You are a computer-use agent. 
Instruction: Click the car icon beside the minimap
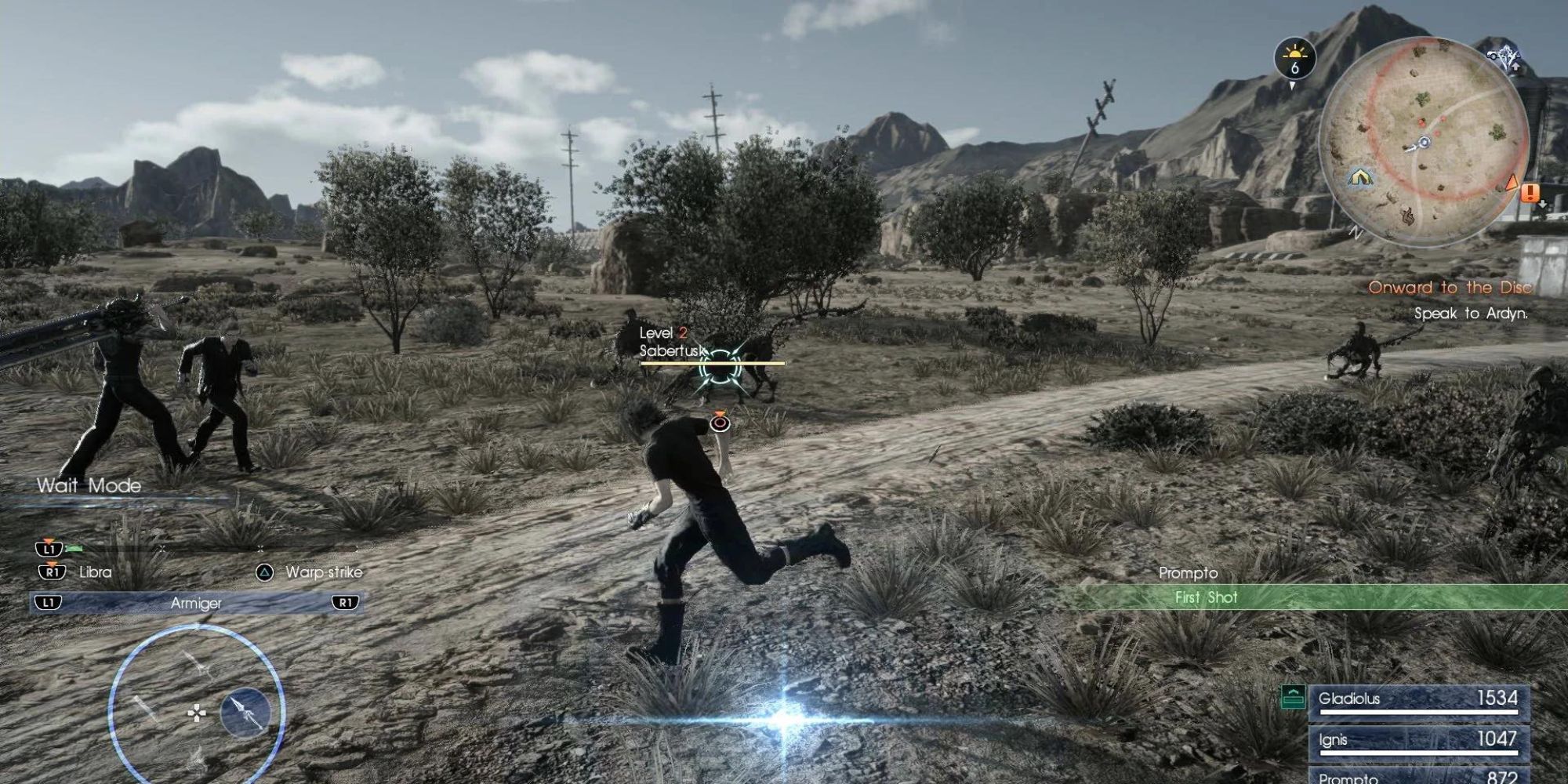click(x=1492, y=56)
